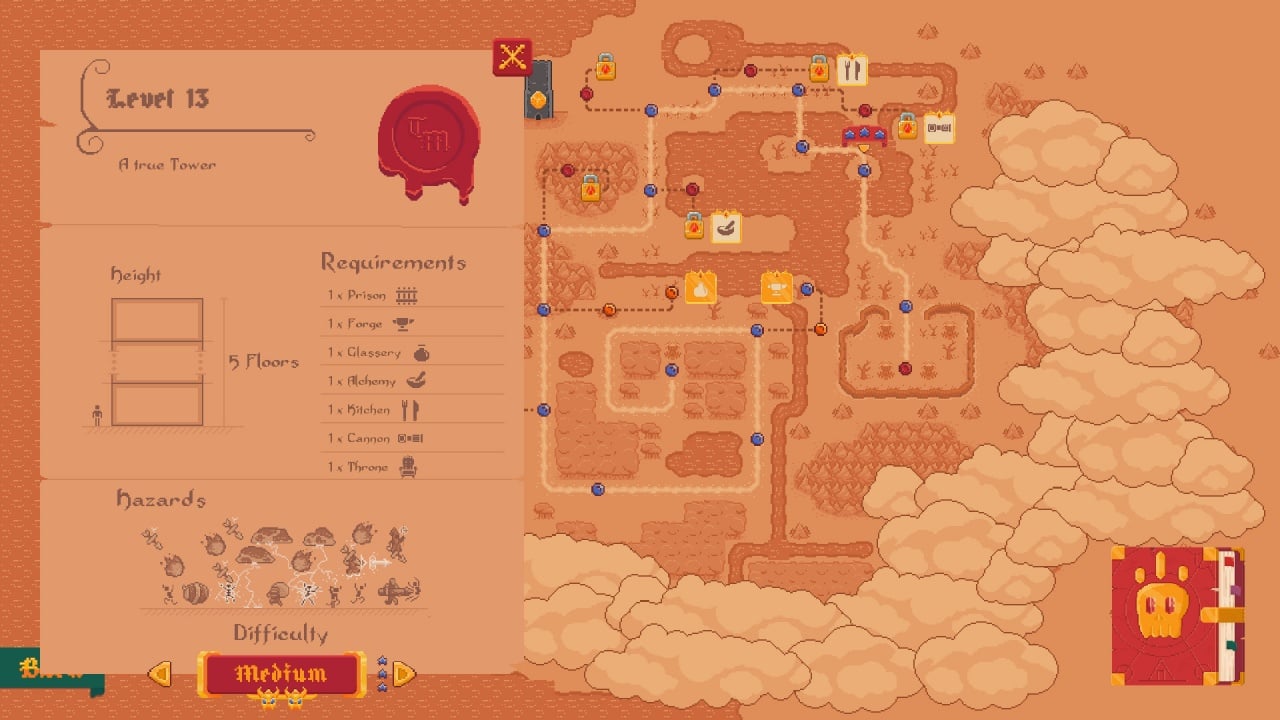This screenshot has width=1280, height=720.
Task: Open the red skull book
Action: point(1176,615)
